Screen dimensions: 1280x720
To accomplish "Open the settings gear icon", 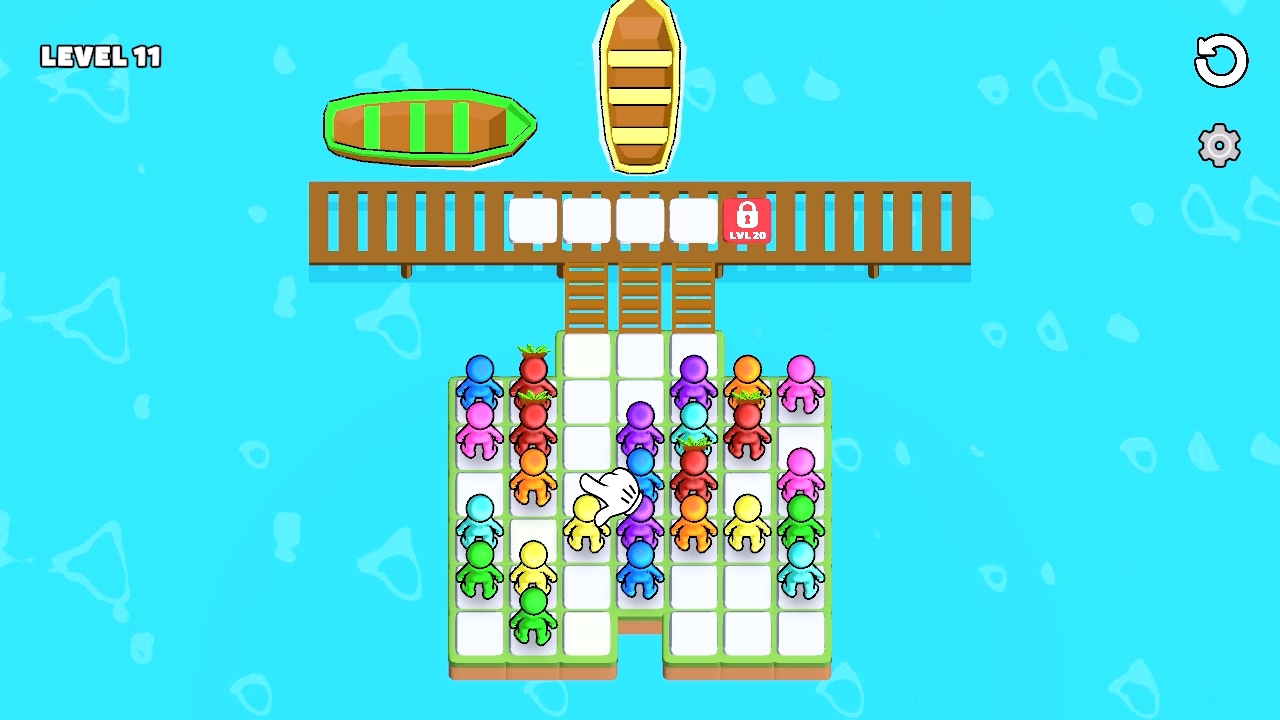I will point(1218,145).
